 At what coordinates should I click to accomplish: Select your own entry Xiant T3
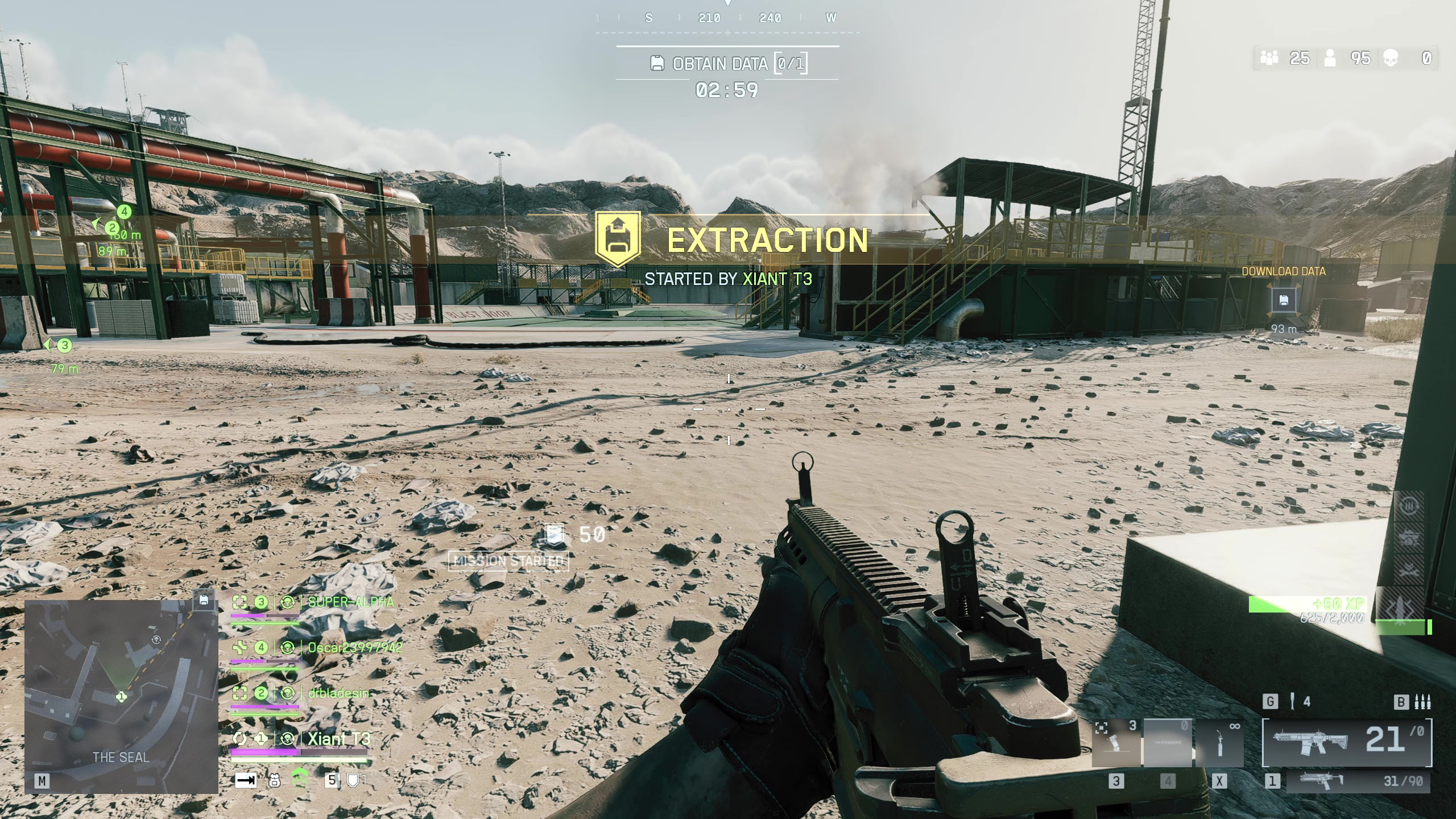point(338,739)
